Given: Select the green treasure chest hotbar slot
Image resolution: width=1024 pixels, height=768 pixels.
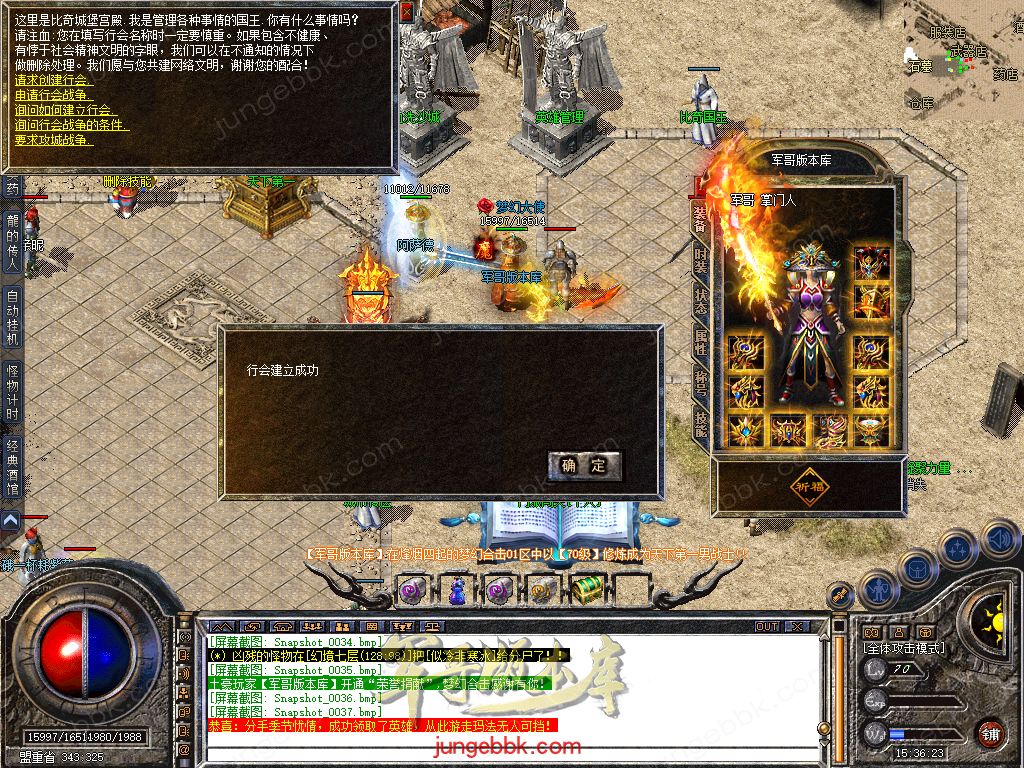Looking at the screenshot, I should click(586, 589).
